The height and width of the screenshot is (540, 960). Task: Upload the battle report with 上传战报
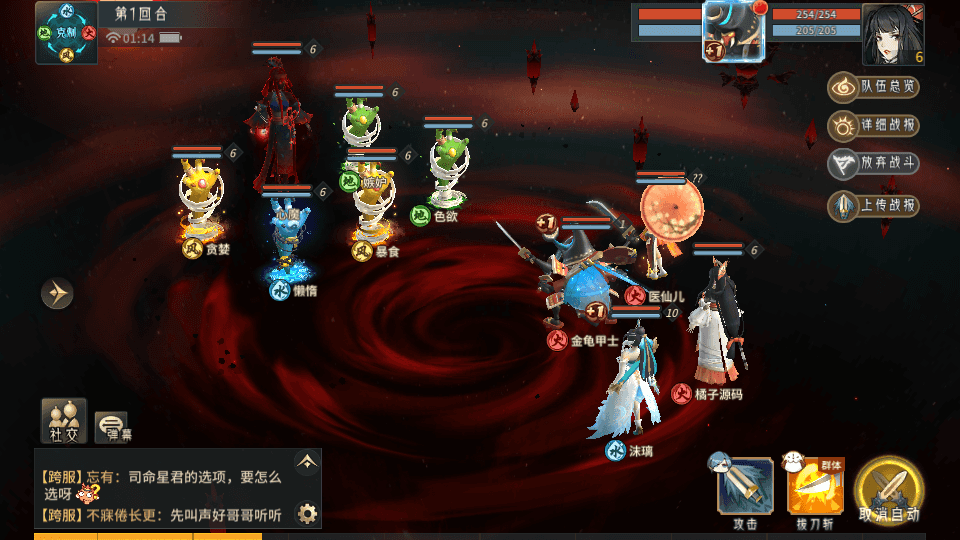[x=873, y=206]
